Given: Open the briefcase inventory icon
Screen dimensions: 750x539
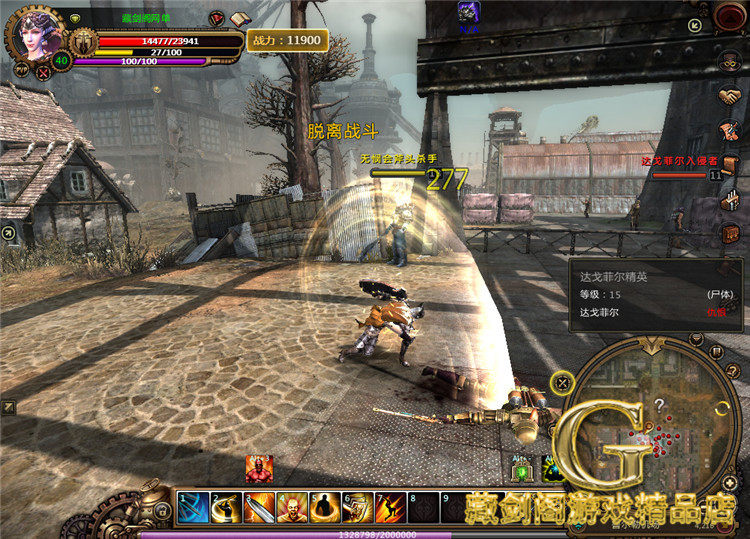Looking at the screenshot, I should coord(731,234).
